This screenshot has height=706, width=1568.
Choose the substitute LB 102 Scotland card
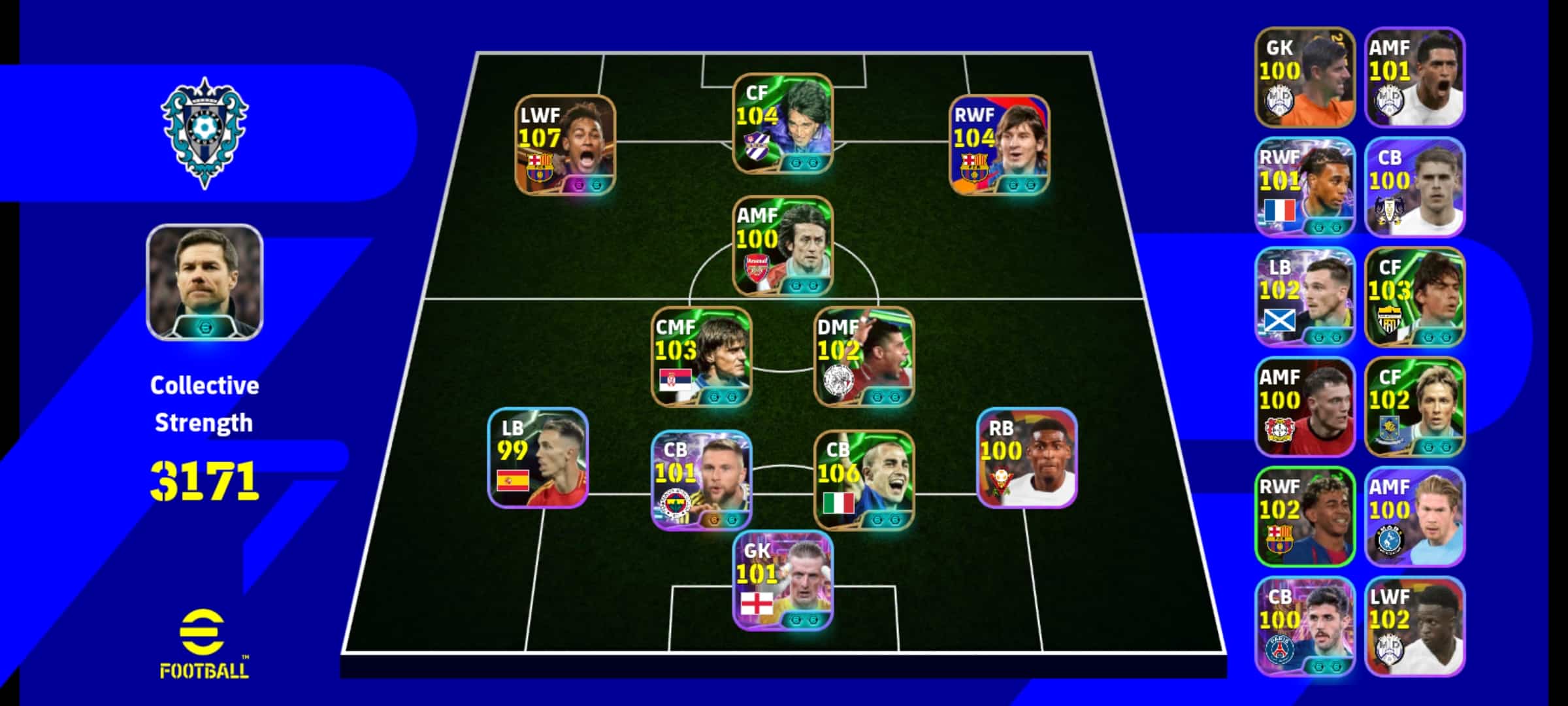pyautogui.click(x=1305, y=297)
